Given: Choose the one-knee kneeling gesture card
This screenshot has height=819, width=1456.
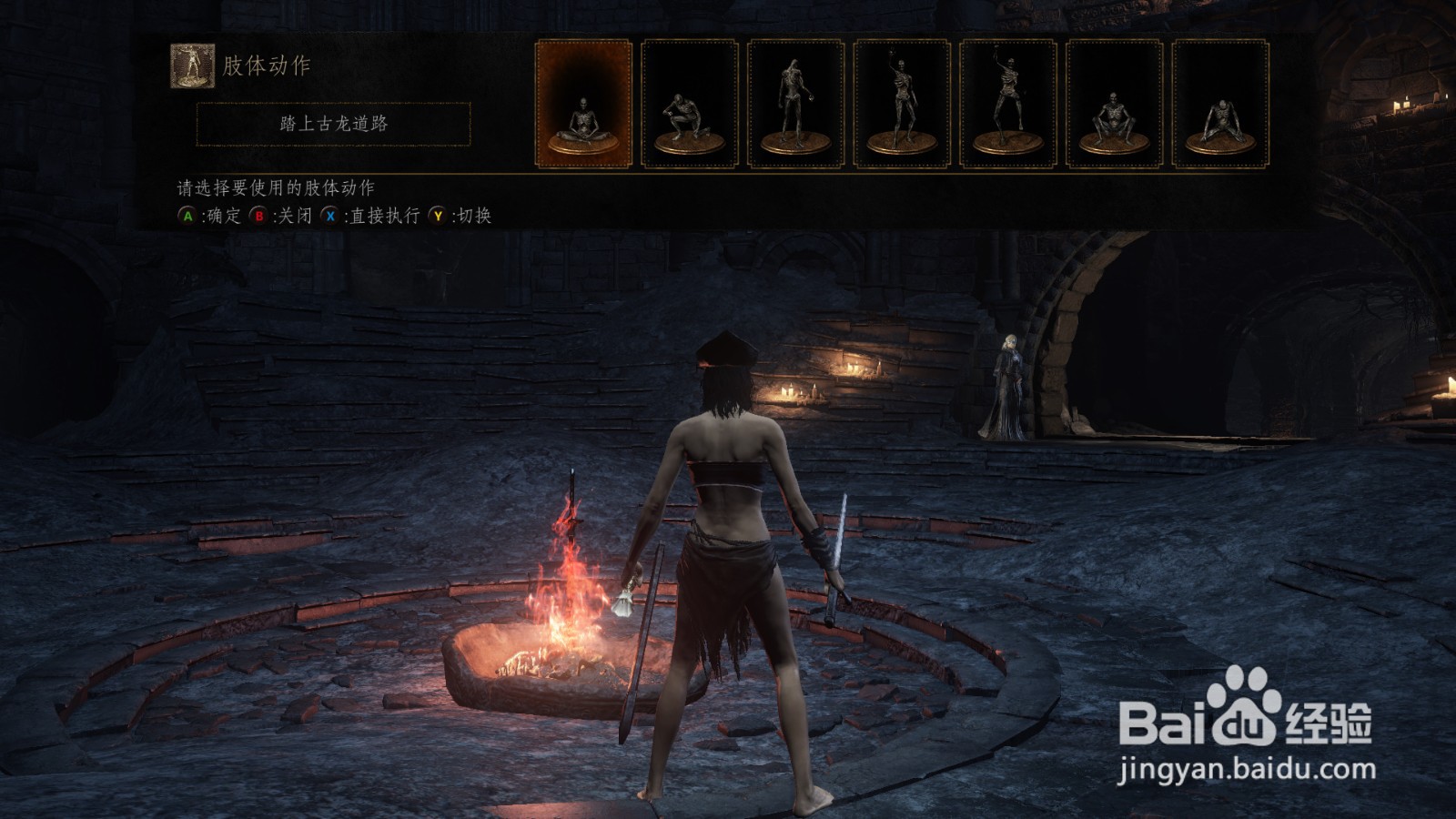Looking at the screenshot, I should pyautogui.click(x=690, y=104).
